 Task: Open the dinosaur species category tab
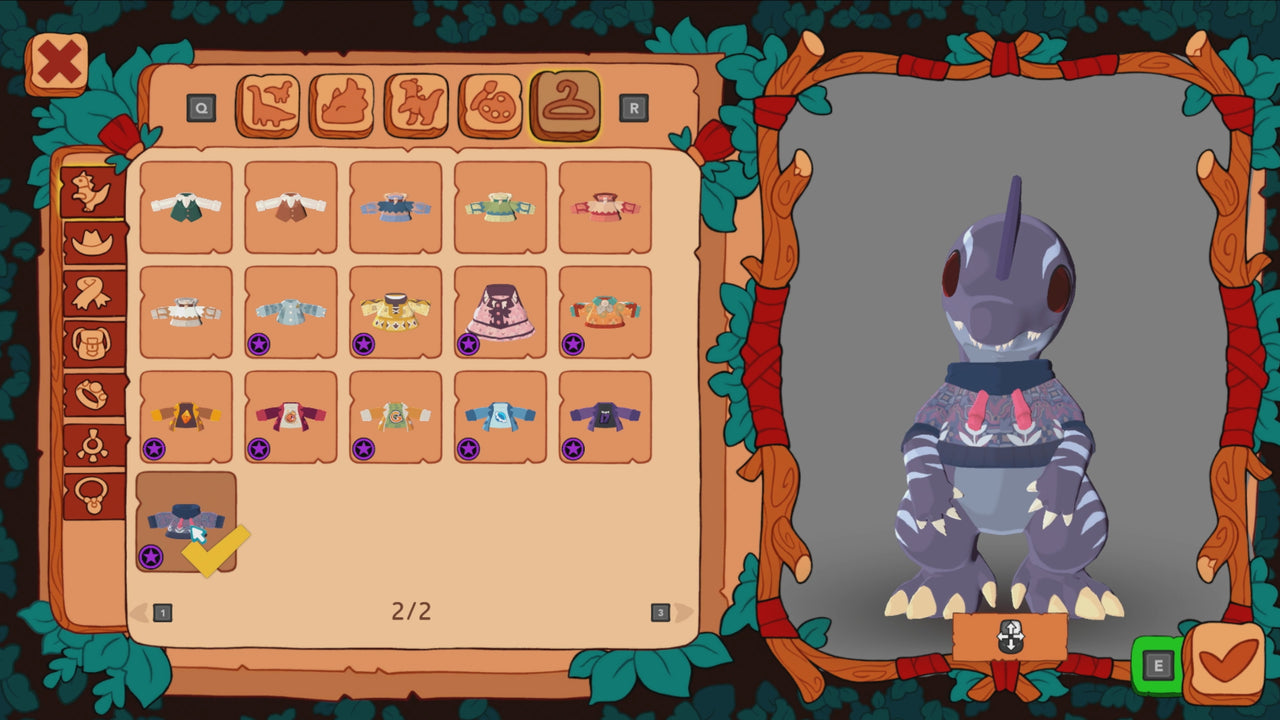point(269,101)
